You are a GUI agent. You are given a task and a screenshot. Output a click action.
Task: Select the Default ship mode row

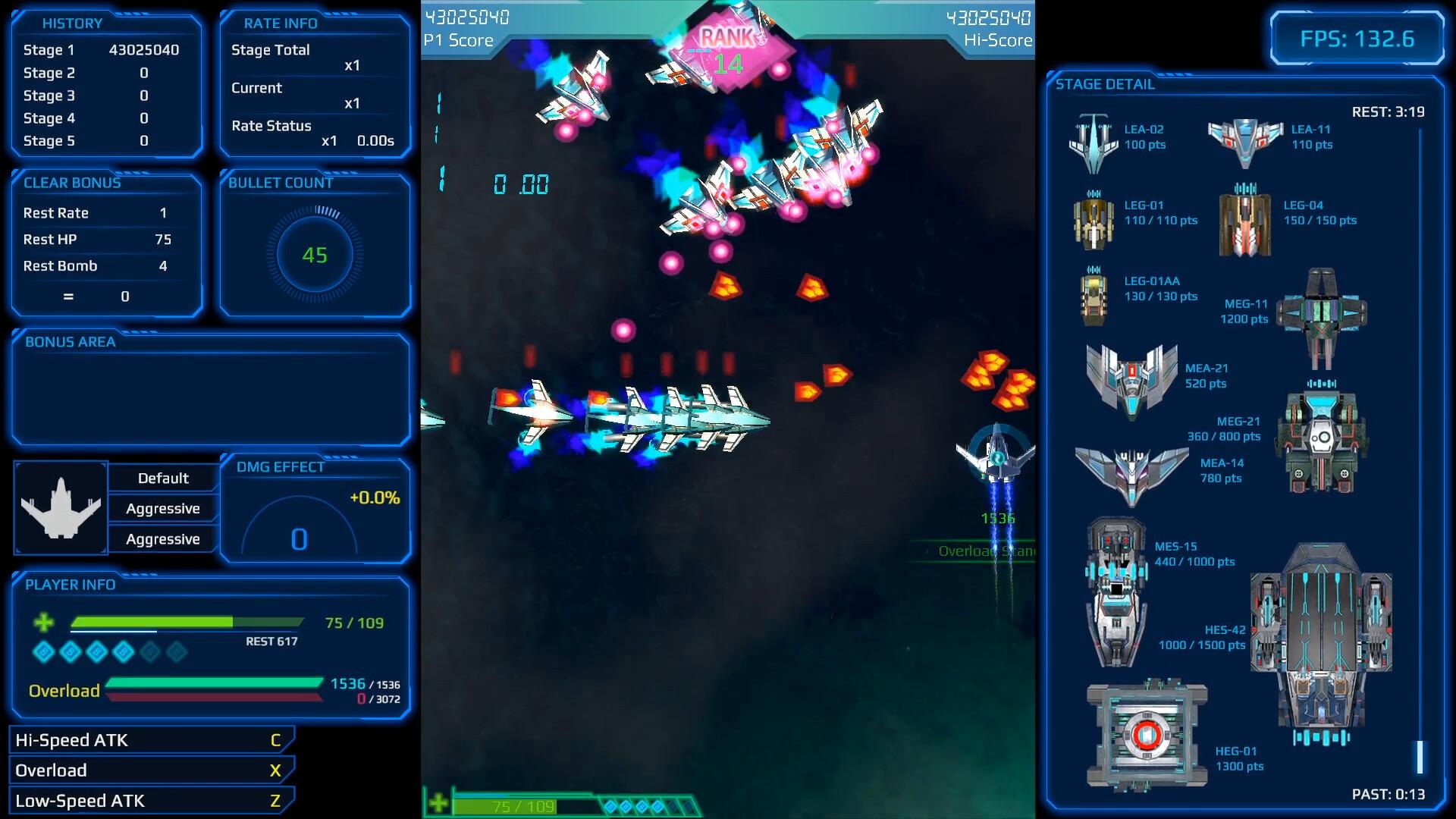(163, 479)
